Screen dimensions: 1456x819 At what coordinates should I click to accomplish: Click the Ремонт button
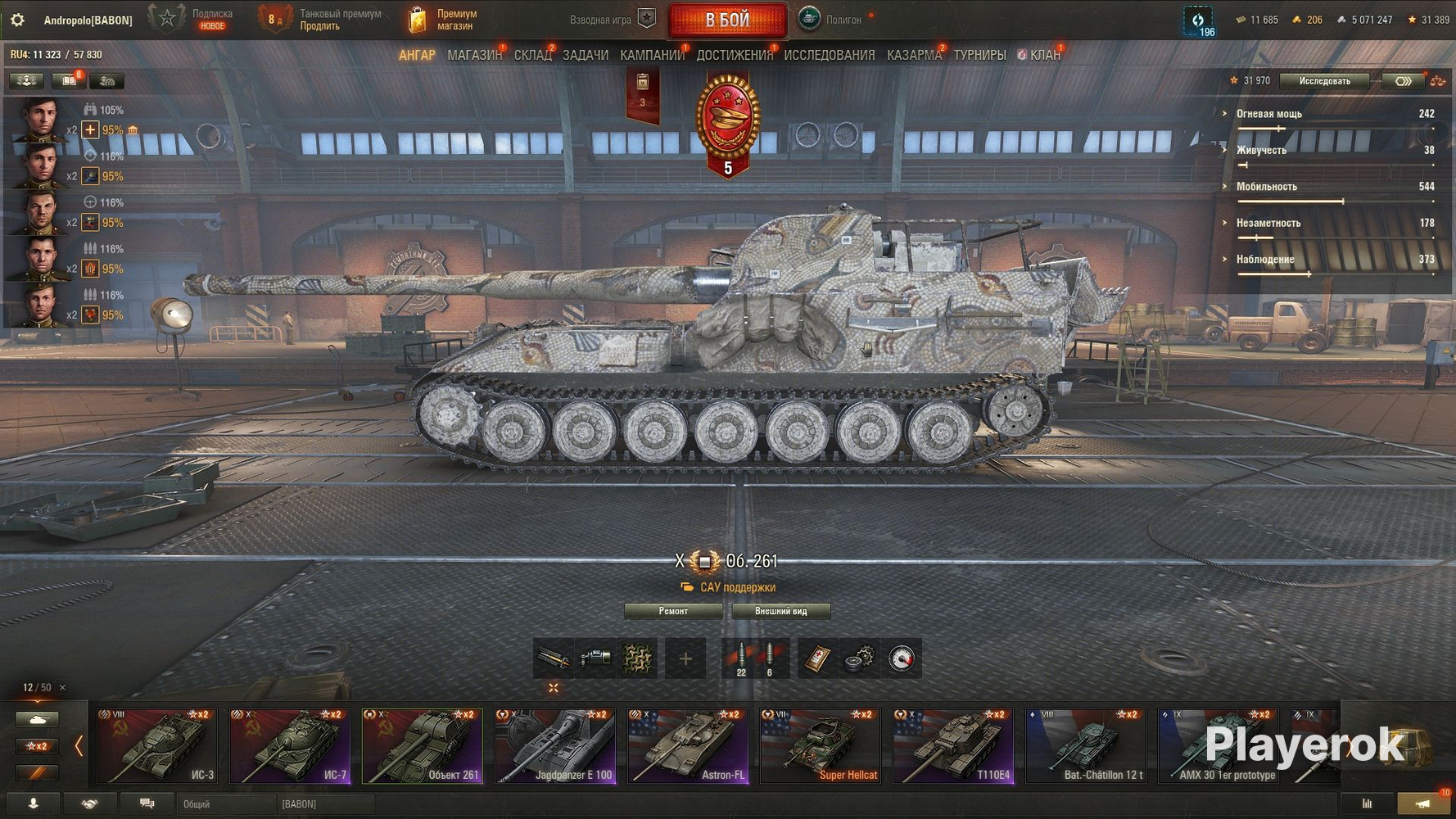point(673,611)
